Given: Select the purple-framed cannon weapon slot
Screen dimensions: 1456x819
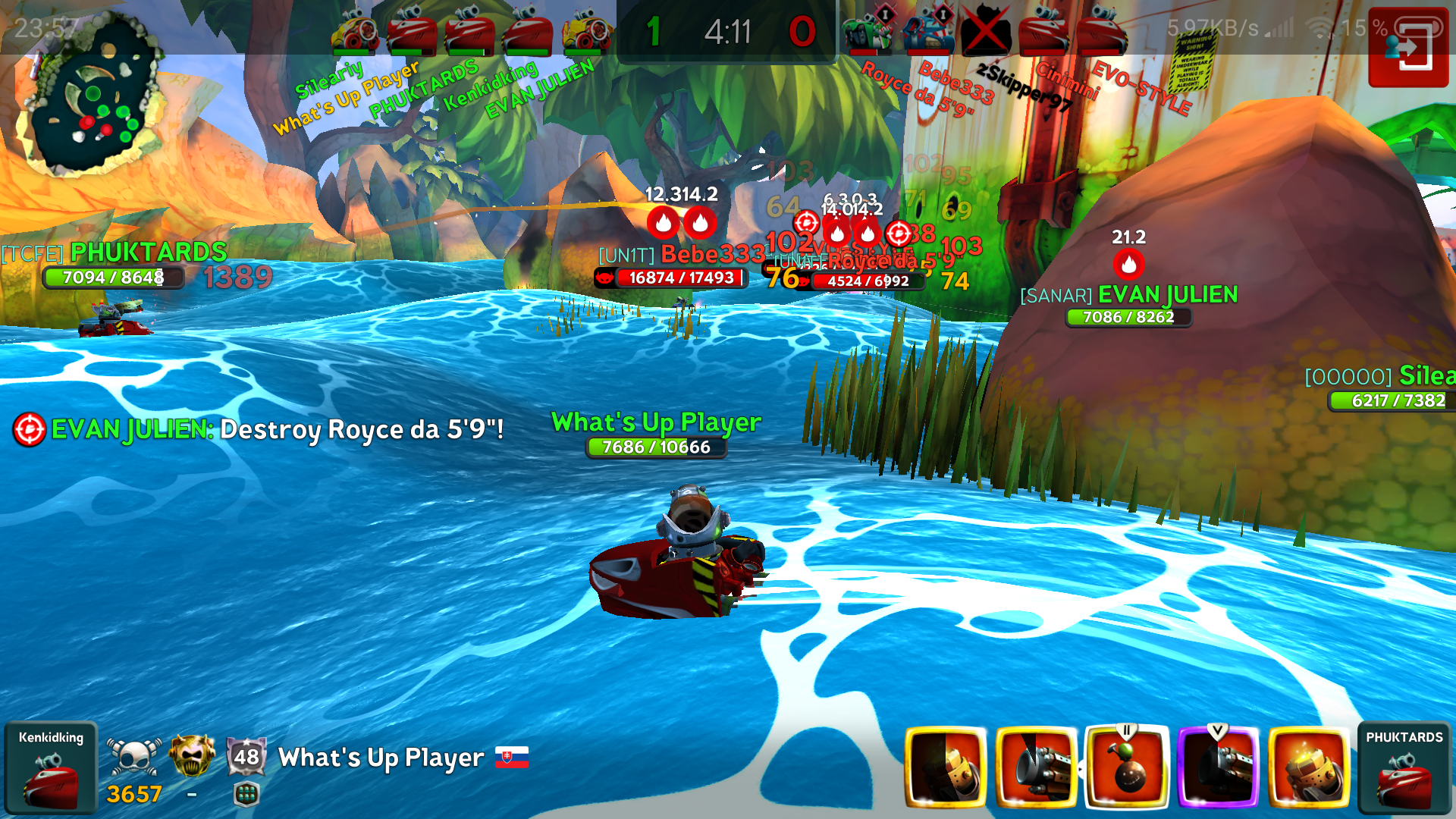Looking at the screenshot, I should 1218,767.
